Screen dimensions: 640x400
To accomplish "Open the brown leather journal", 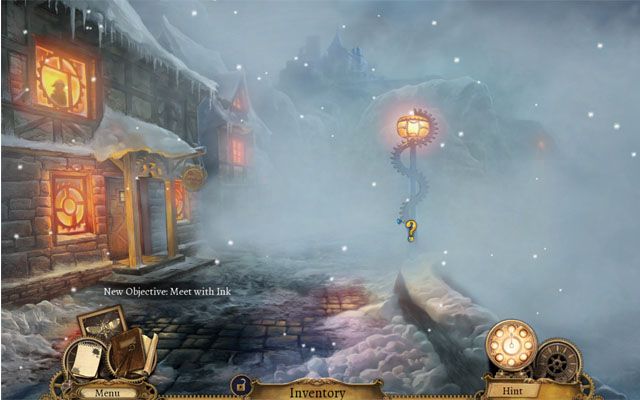I will (x=132, y=352).
